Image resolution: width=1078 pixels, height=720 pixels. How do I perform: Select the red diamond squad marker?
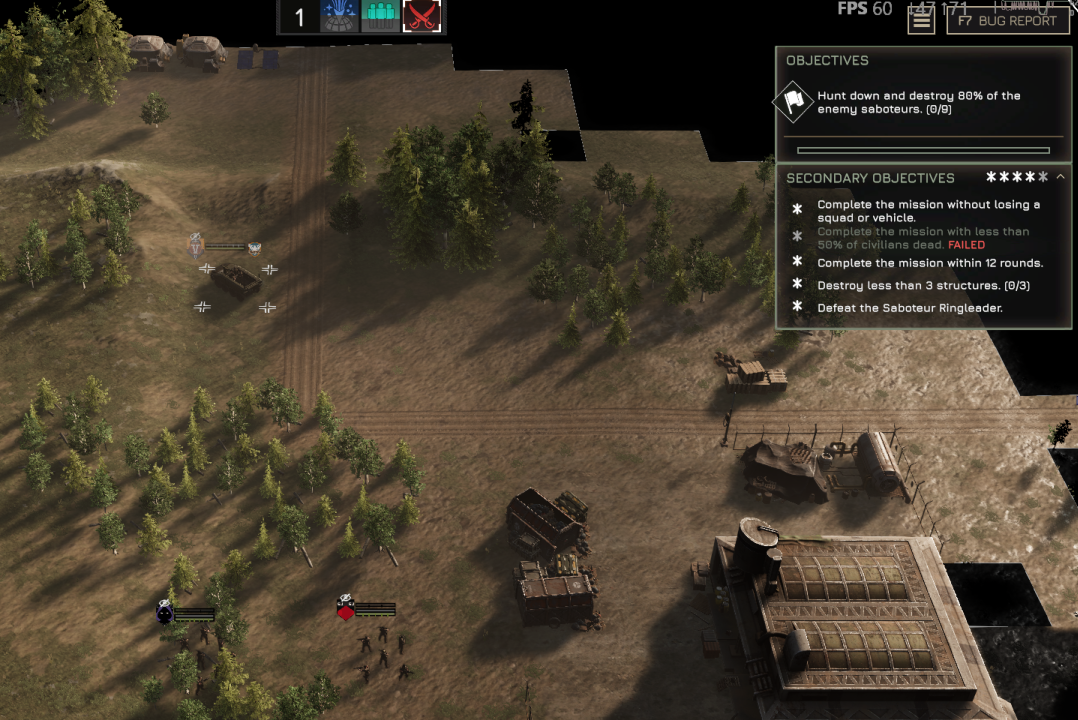click(x=346, y=609)
